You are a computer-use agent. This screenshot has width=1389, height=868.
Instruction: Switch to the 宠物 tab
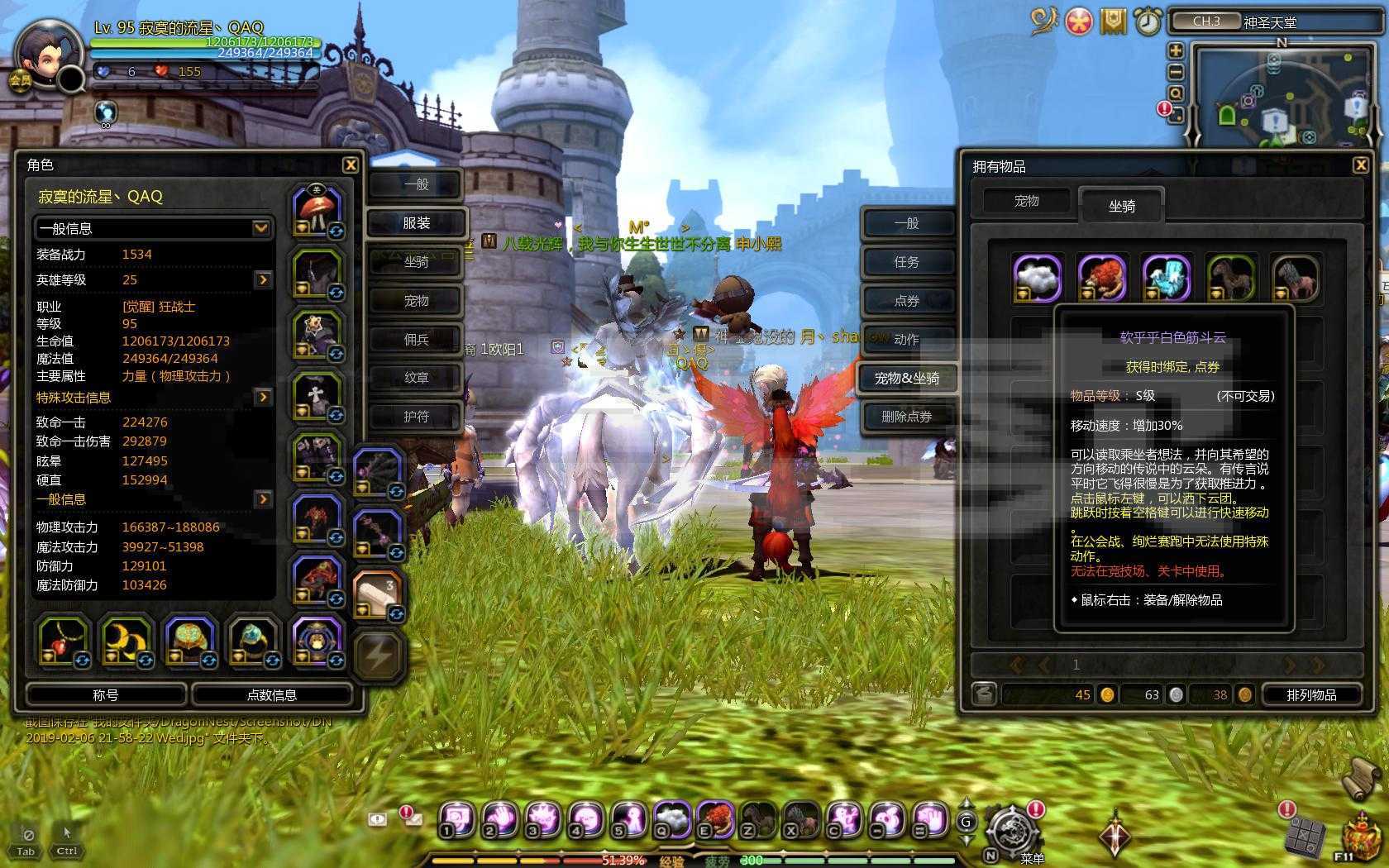(1026, 201)
